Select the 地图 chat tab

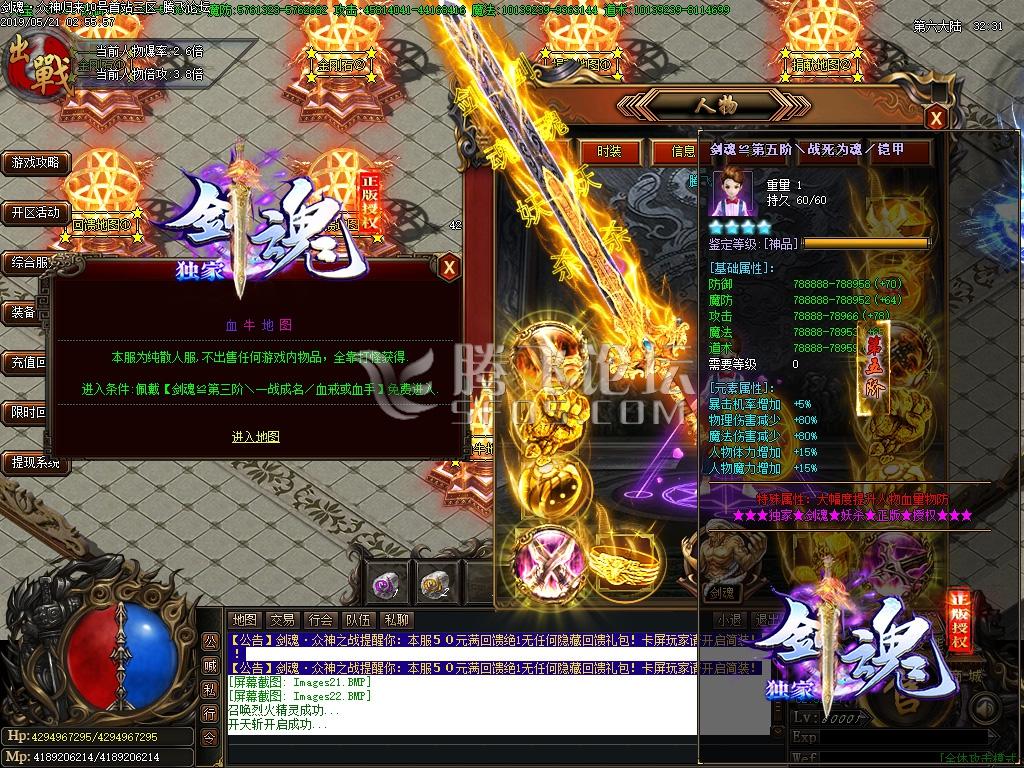[x=244, y=620]
